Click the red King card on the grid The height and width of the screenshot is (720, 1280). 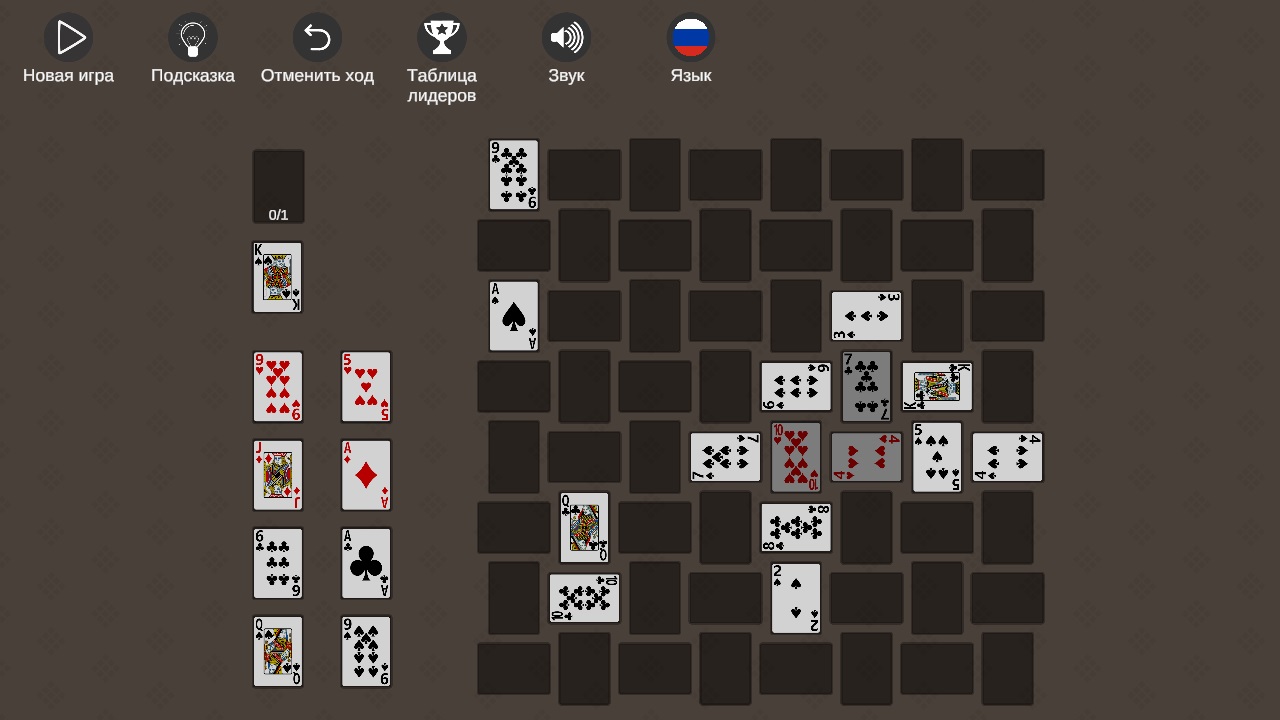coord(937,386)
